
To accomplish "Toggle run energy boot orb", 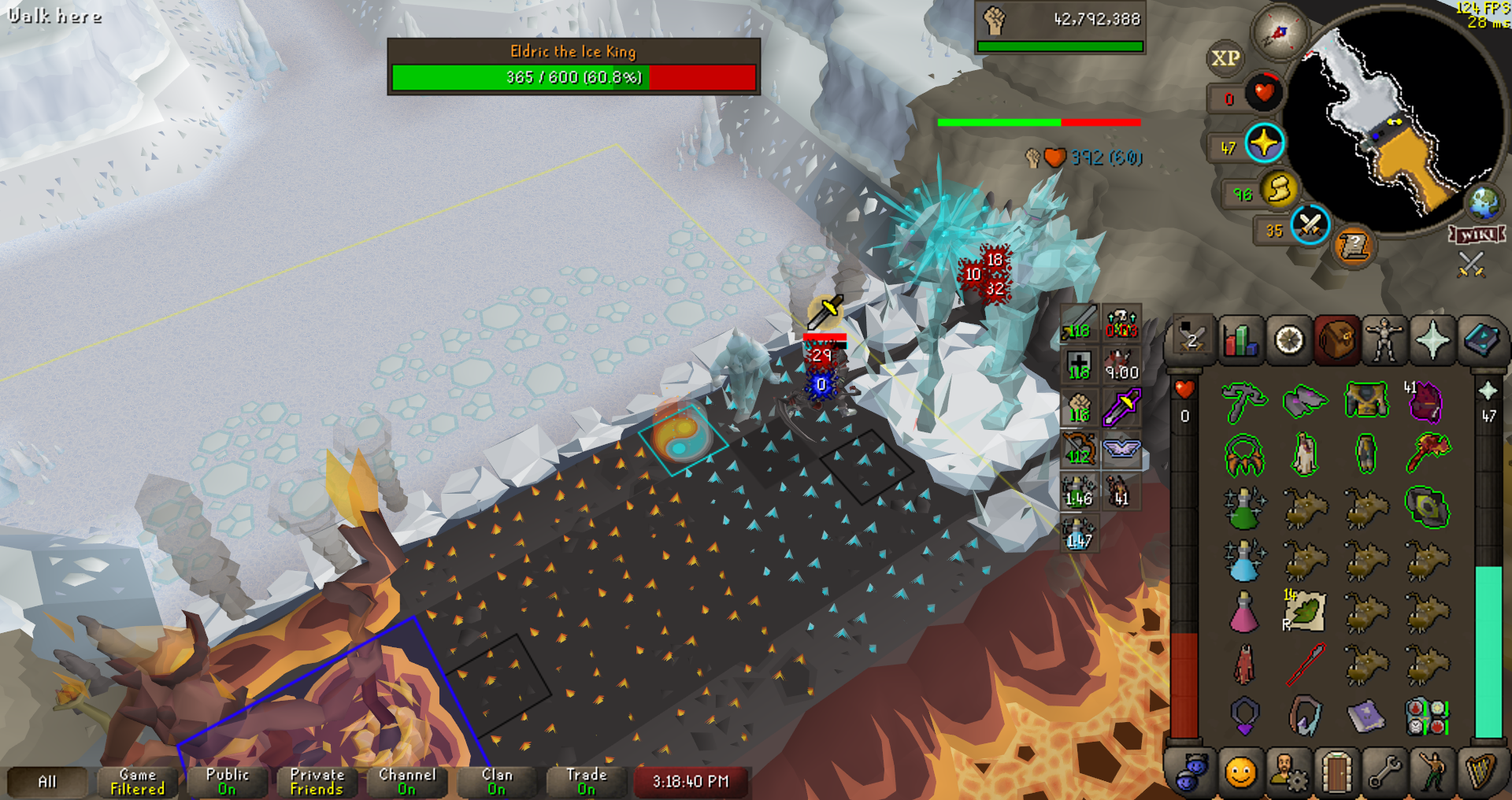I will click(x=1280, y=190).
